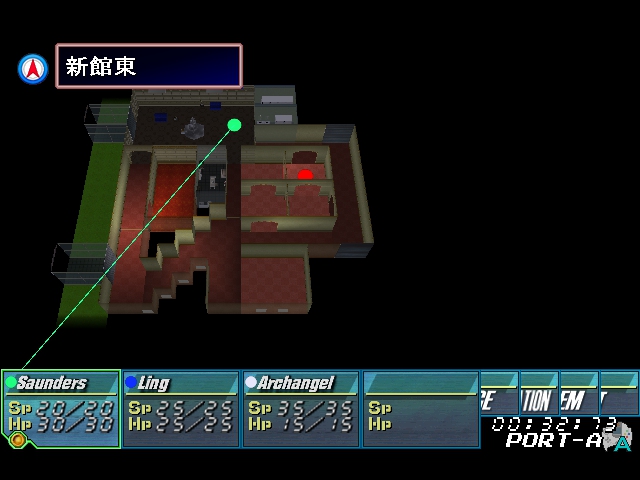Pick Archangel's party status panel
Viewport: 640px width, 480px height.
point(301,409)
